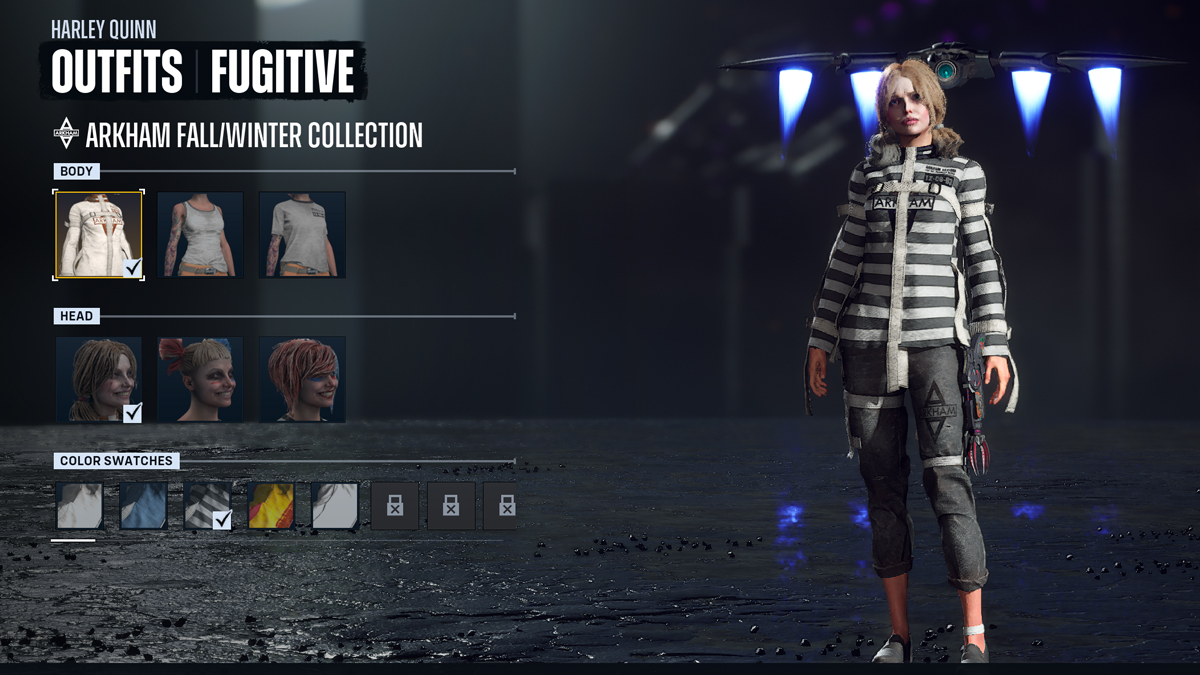The width and height of the screenshot is (1200, 675).
Task: Apply the blue color swatch
Action: (x=143, y=505)
